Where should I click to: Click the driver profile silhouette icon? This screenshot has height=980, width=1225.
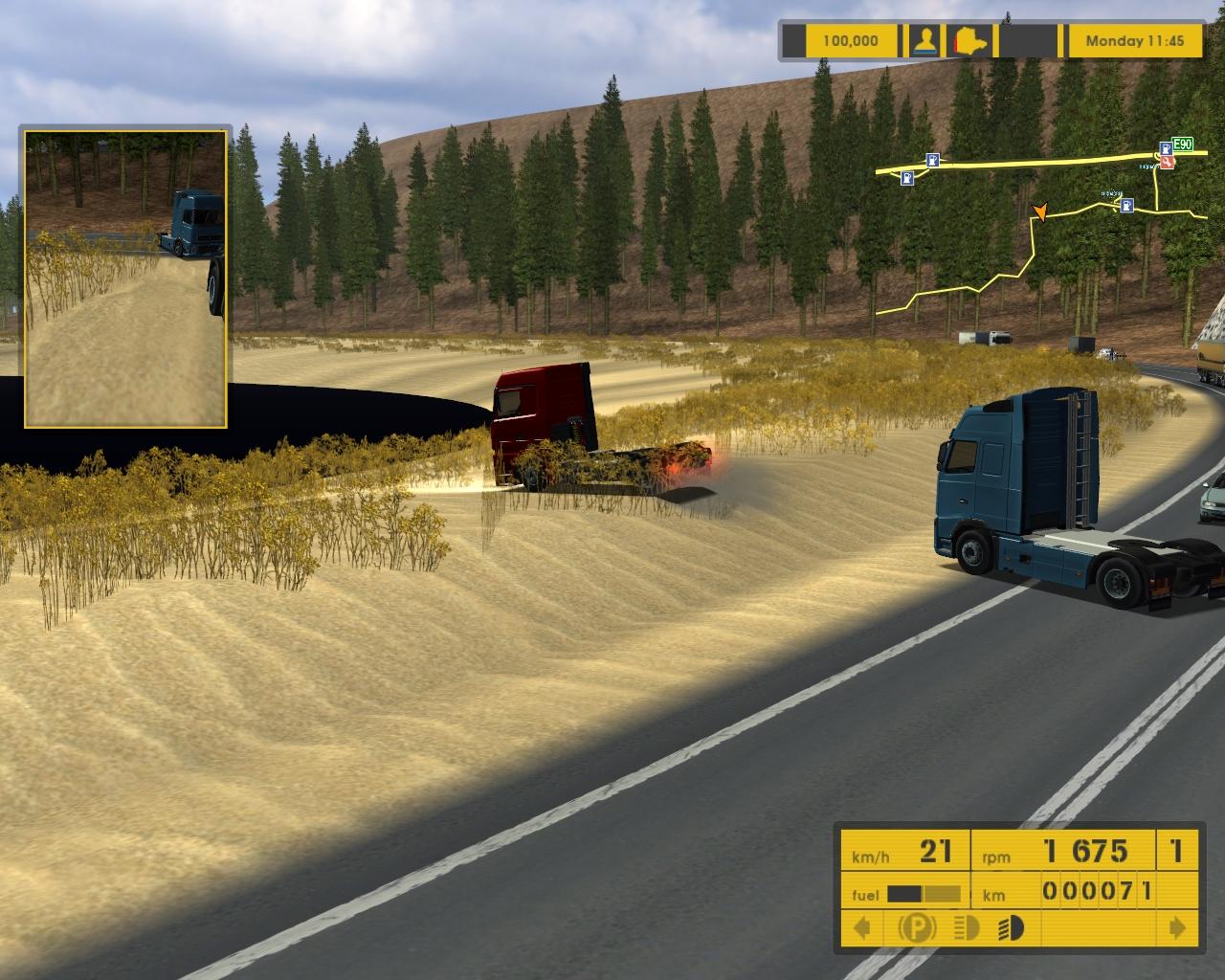coord(924,41)
